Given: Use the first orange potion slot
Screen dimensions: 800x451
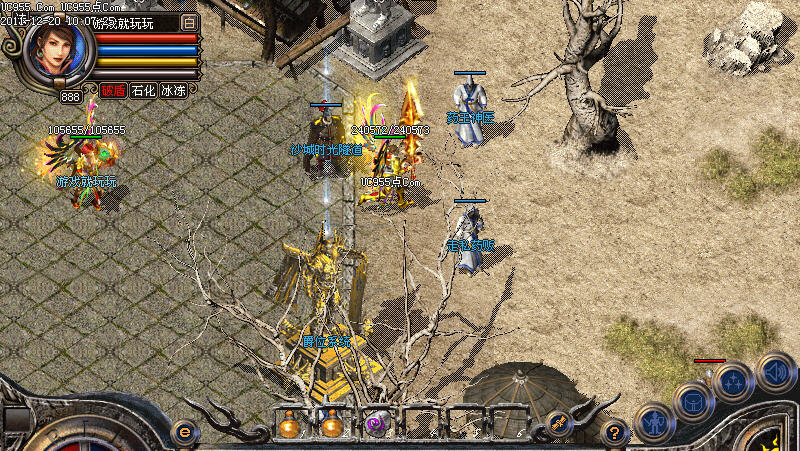Looking at the screenshot, I should coord(290,425).
